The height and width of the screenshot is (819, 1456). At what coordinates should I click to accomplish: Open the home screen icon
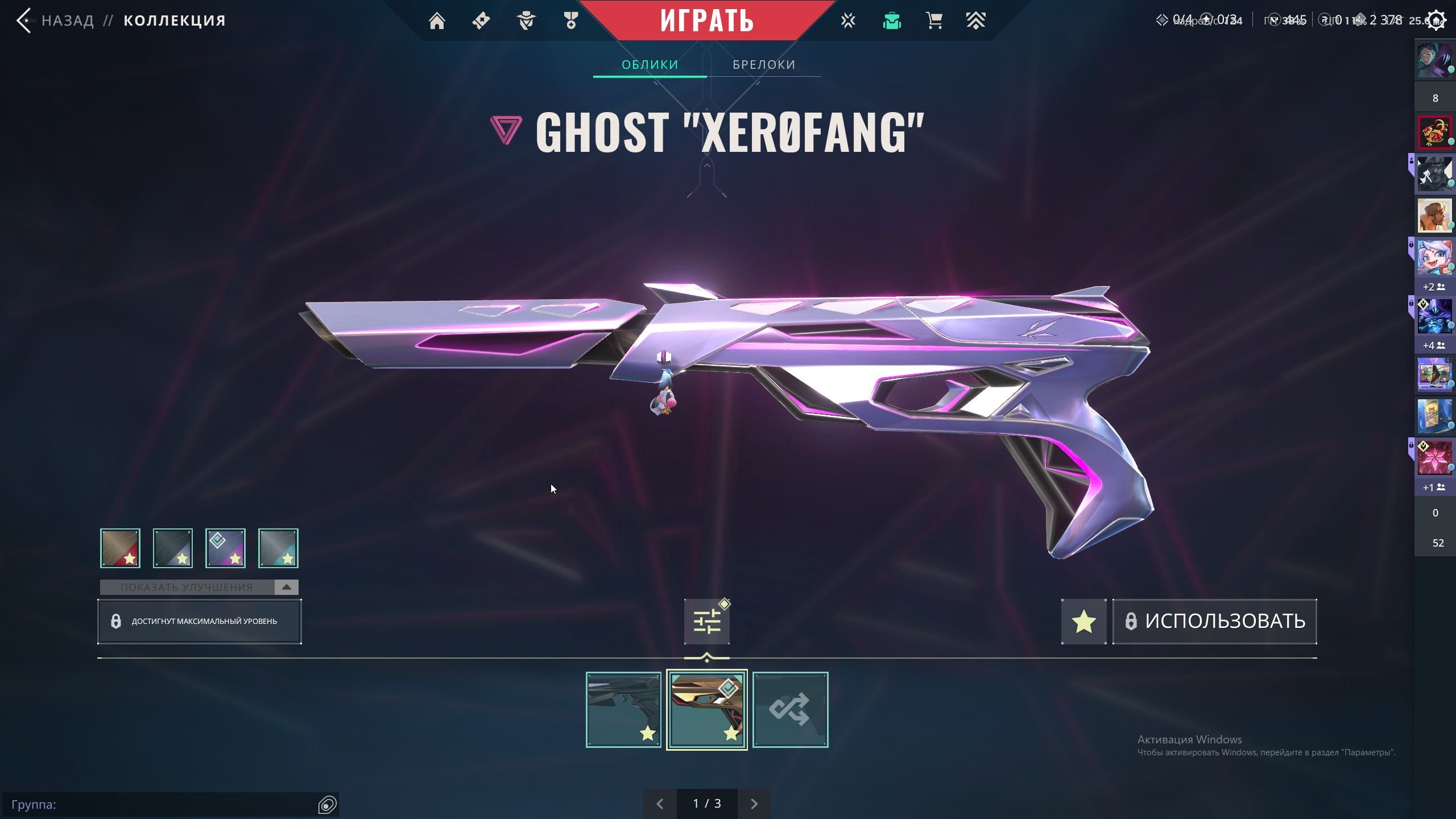(x=437, y=21)
